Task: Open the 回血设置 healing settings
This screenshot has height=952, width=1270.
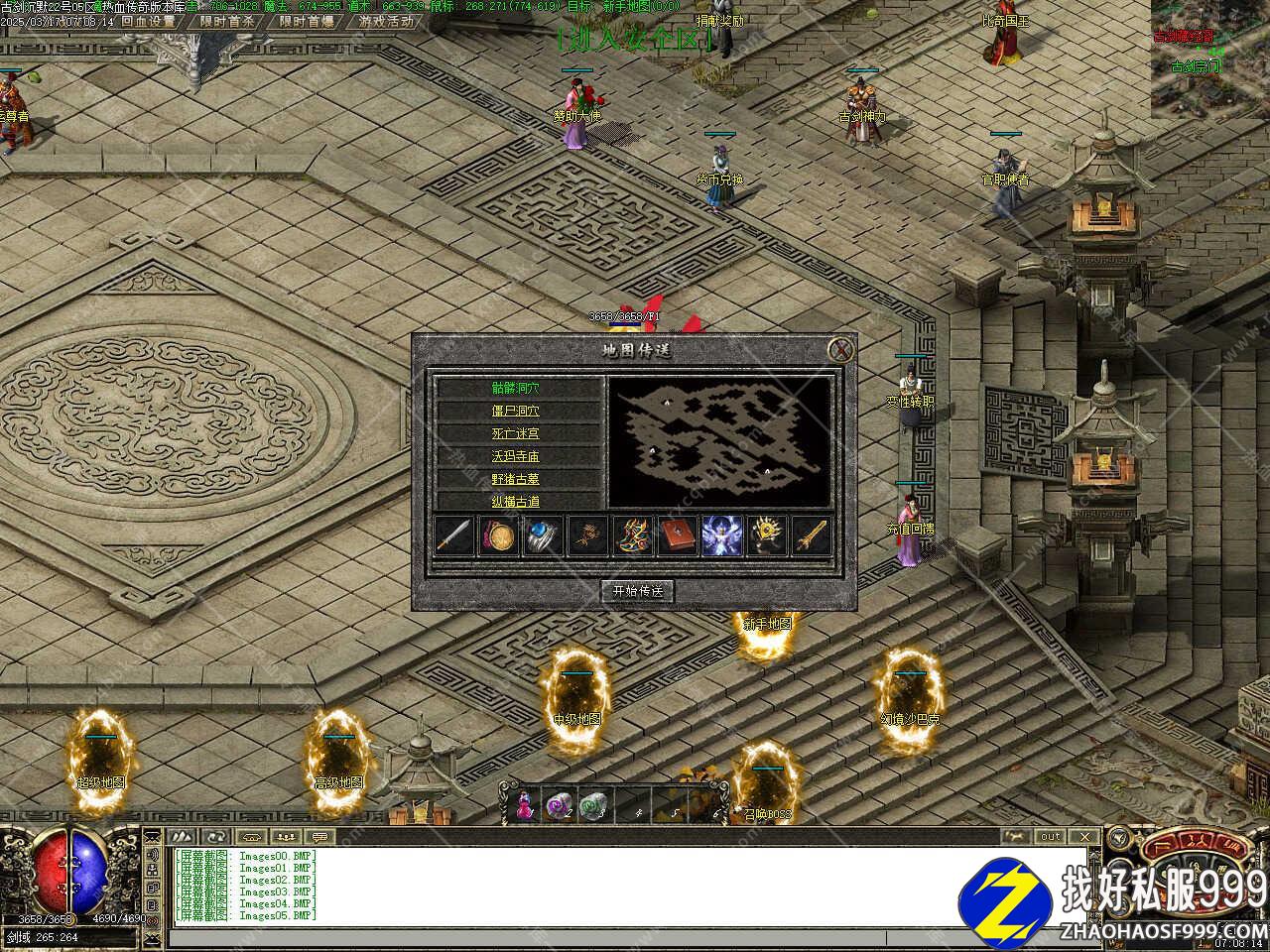Action: 148,21
